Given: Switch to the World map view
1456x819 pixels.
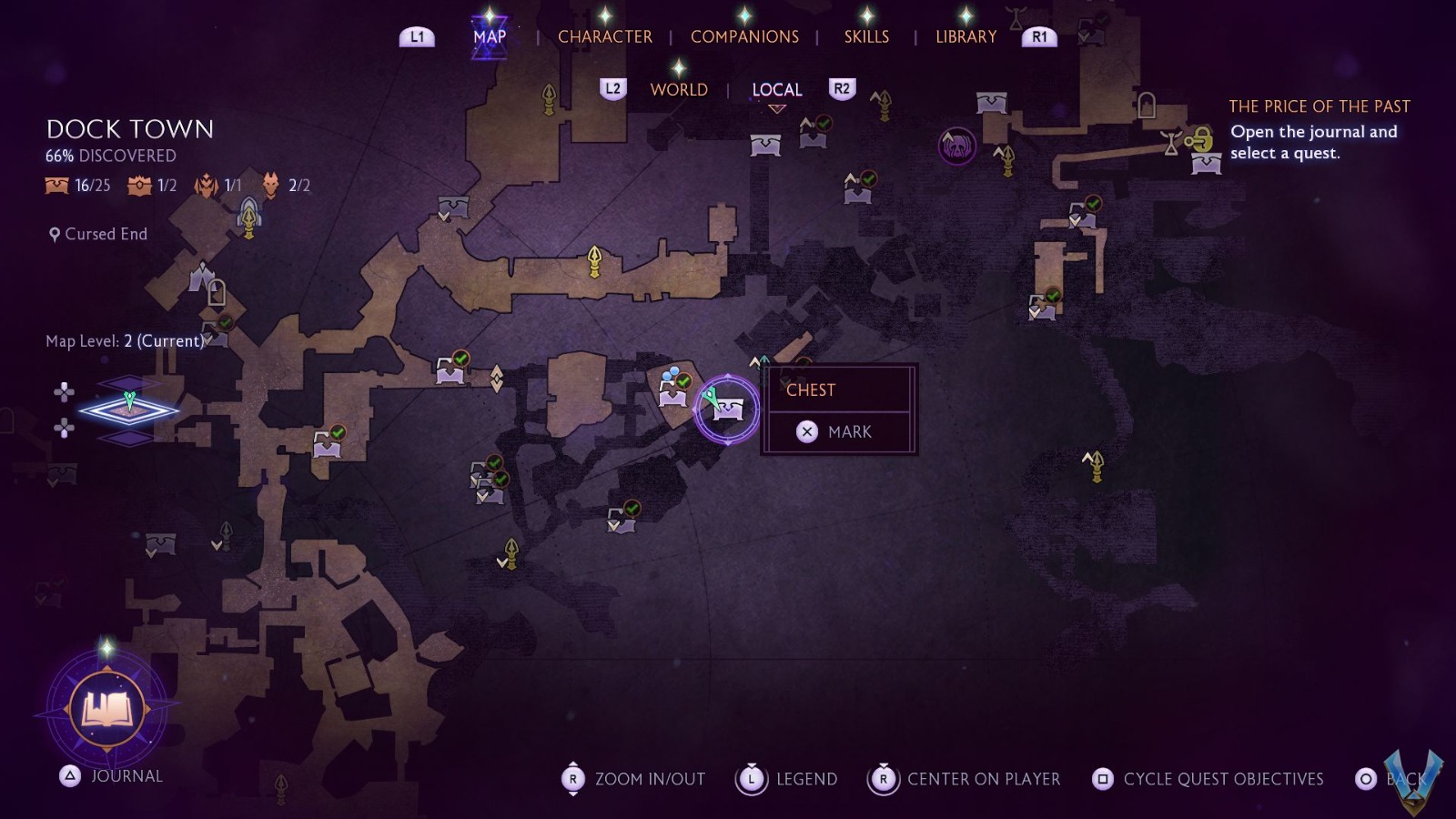Looking at the screenshot, I should coord(679,89).
